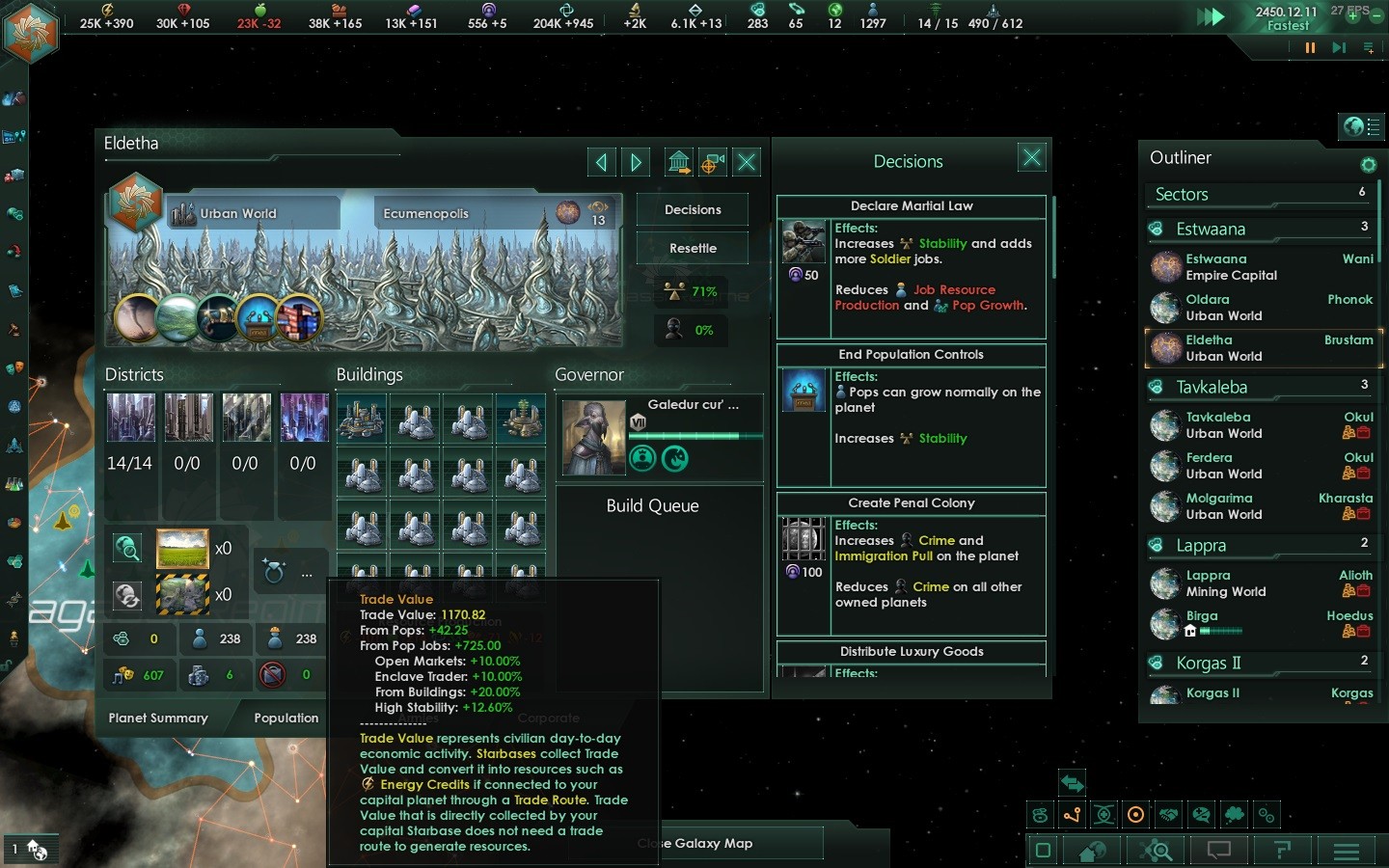This screenshot has height=868, width=1389.
Task: Open the outliner settings gear
Action: [x=1368, y=164]
